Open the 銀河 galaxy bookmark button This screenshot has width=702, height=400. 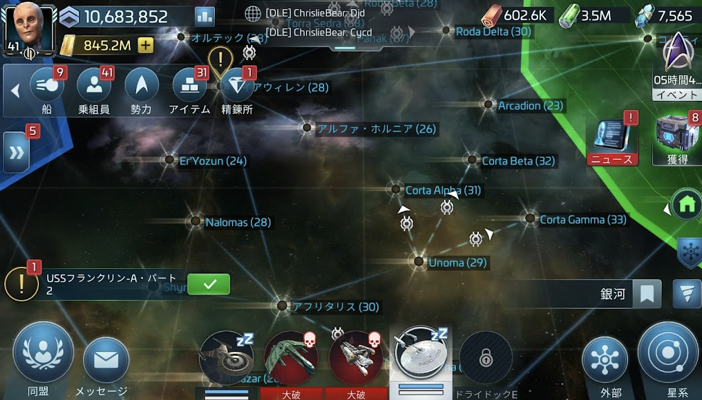click(648, 294)
